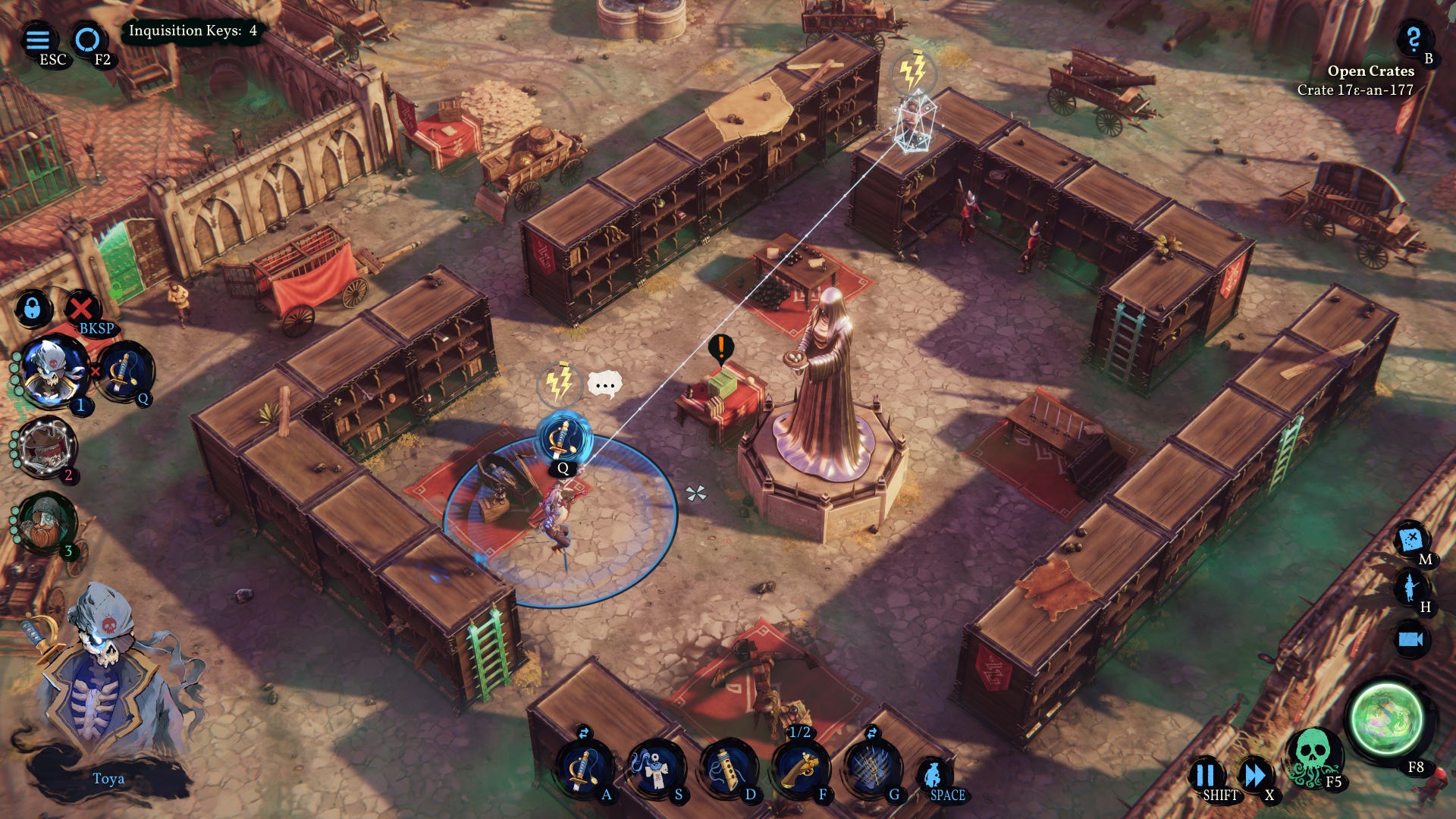
Task: Select the crew portrait numbered 2
Action: point(47,447)
